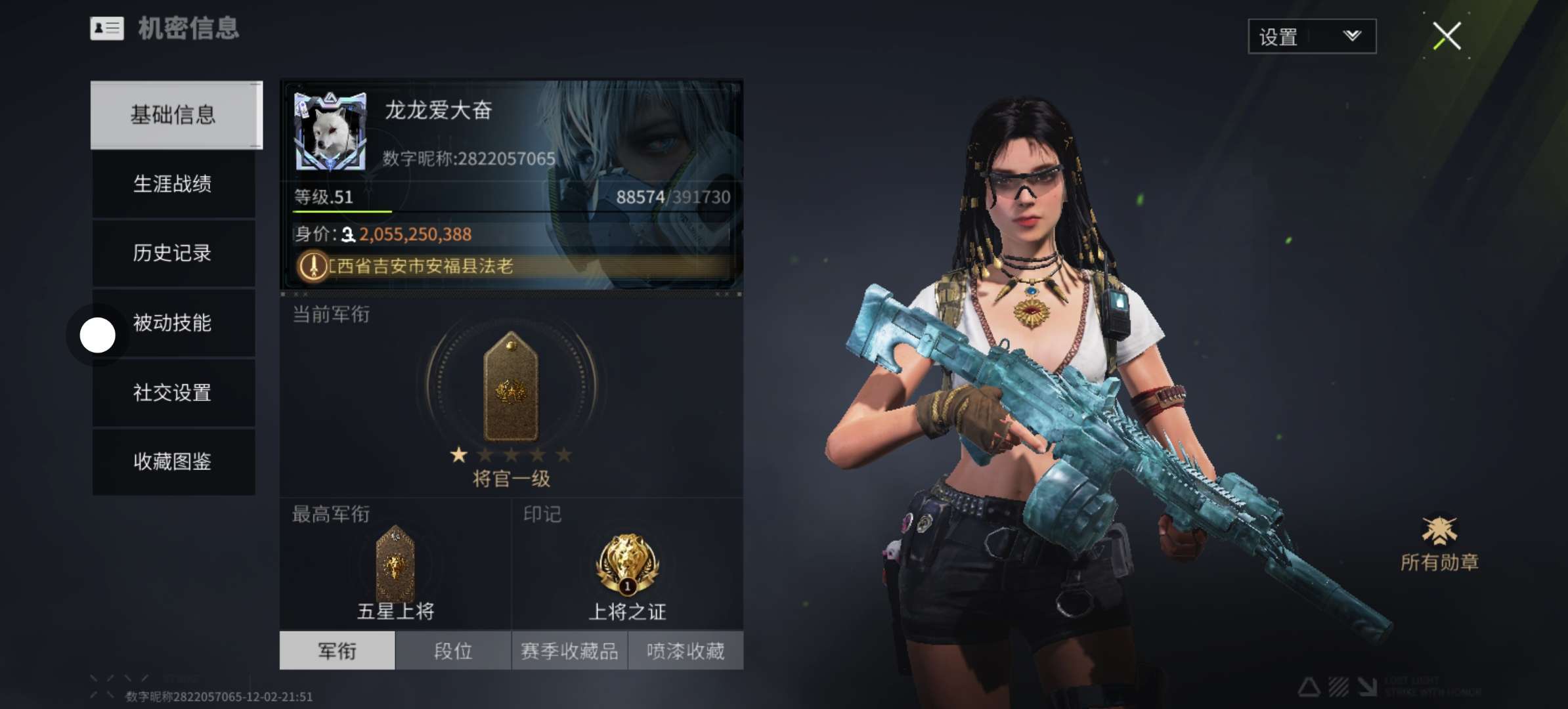
Task: Tap the white floating assistive circle button
Action: (97, 335)
